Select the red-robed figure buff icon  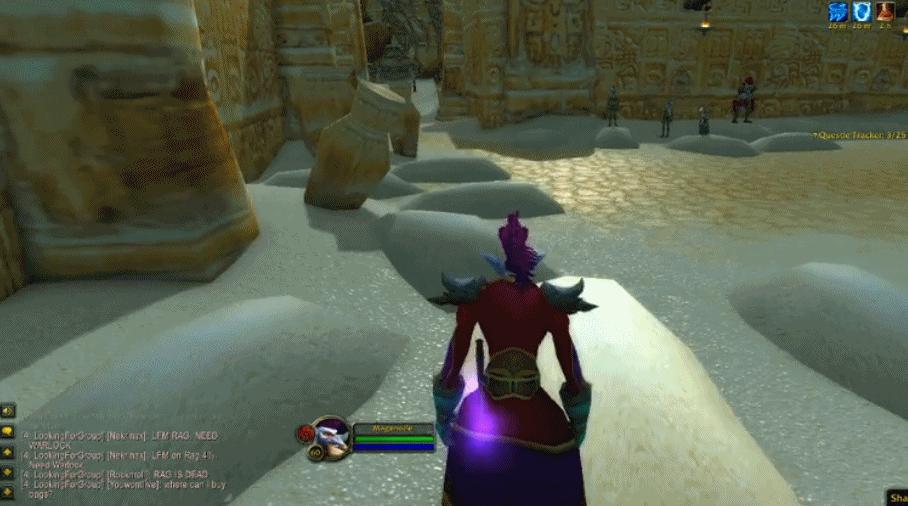click(884, 11)
